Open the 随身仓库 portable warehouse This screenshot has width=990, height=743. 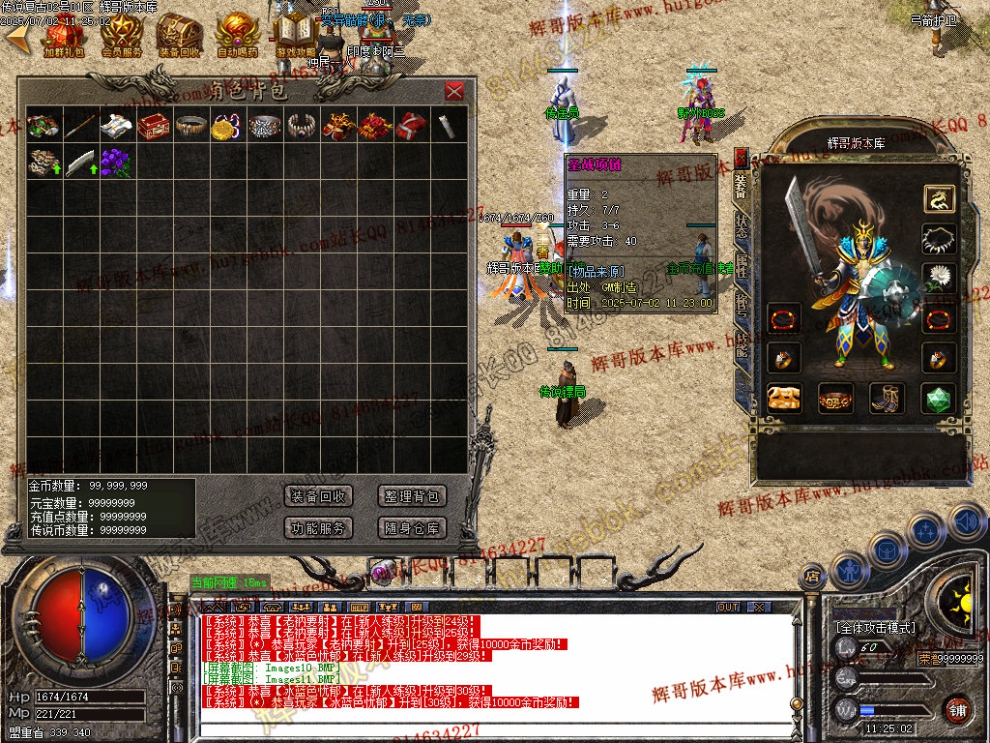pos(411,528)
